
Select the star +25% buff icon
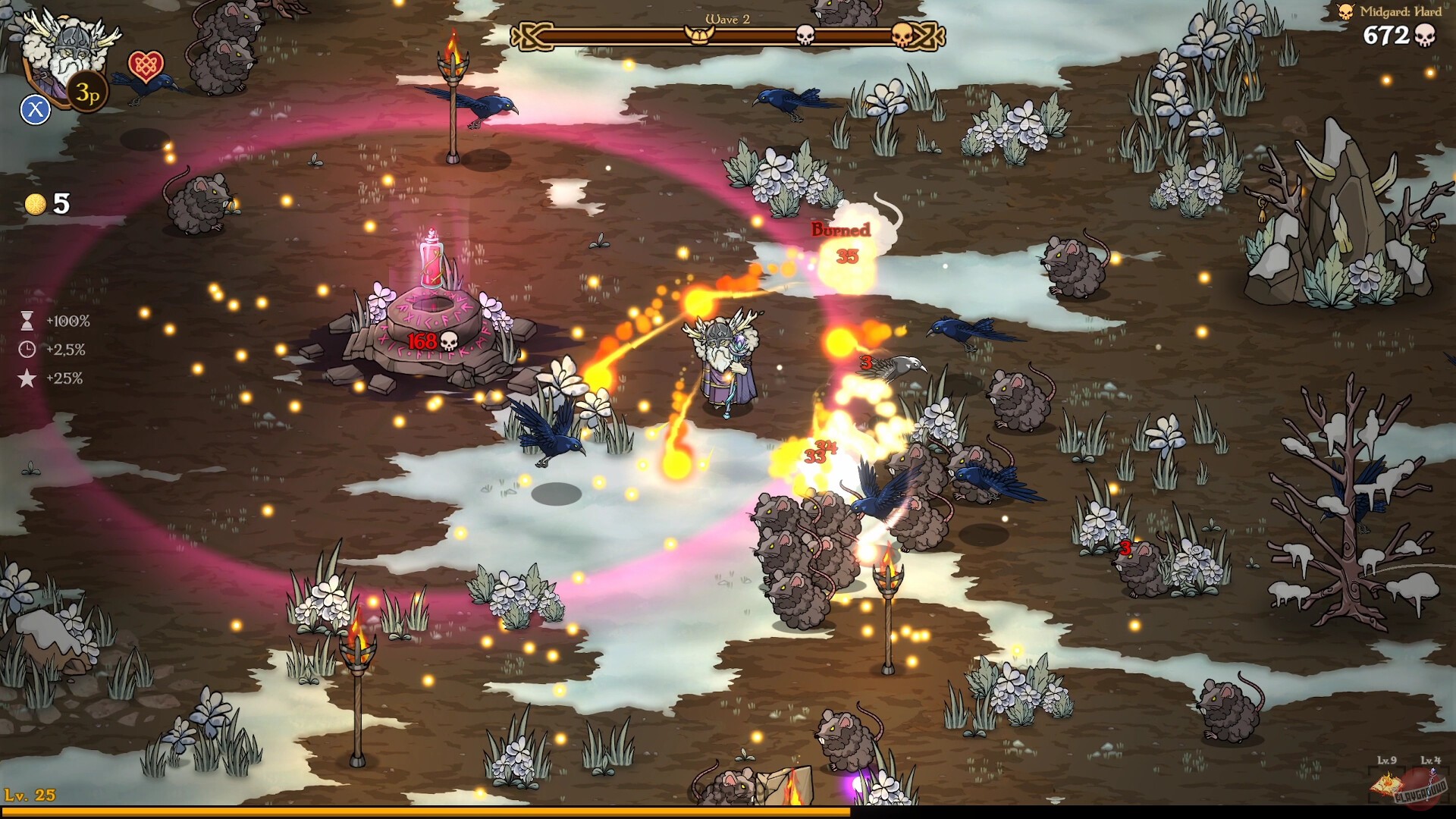[x=26, y=377]
